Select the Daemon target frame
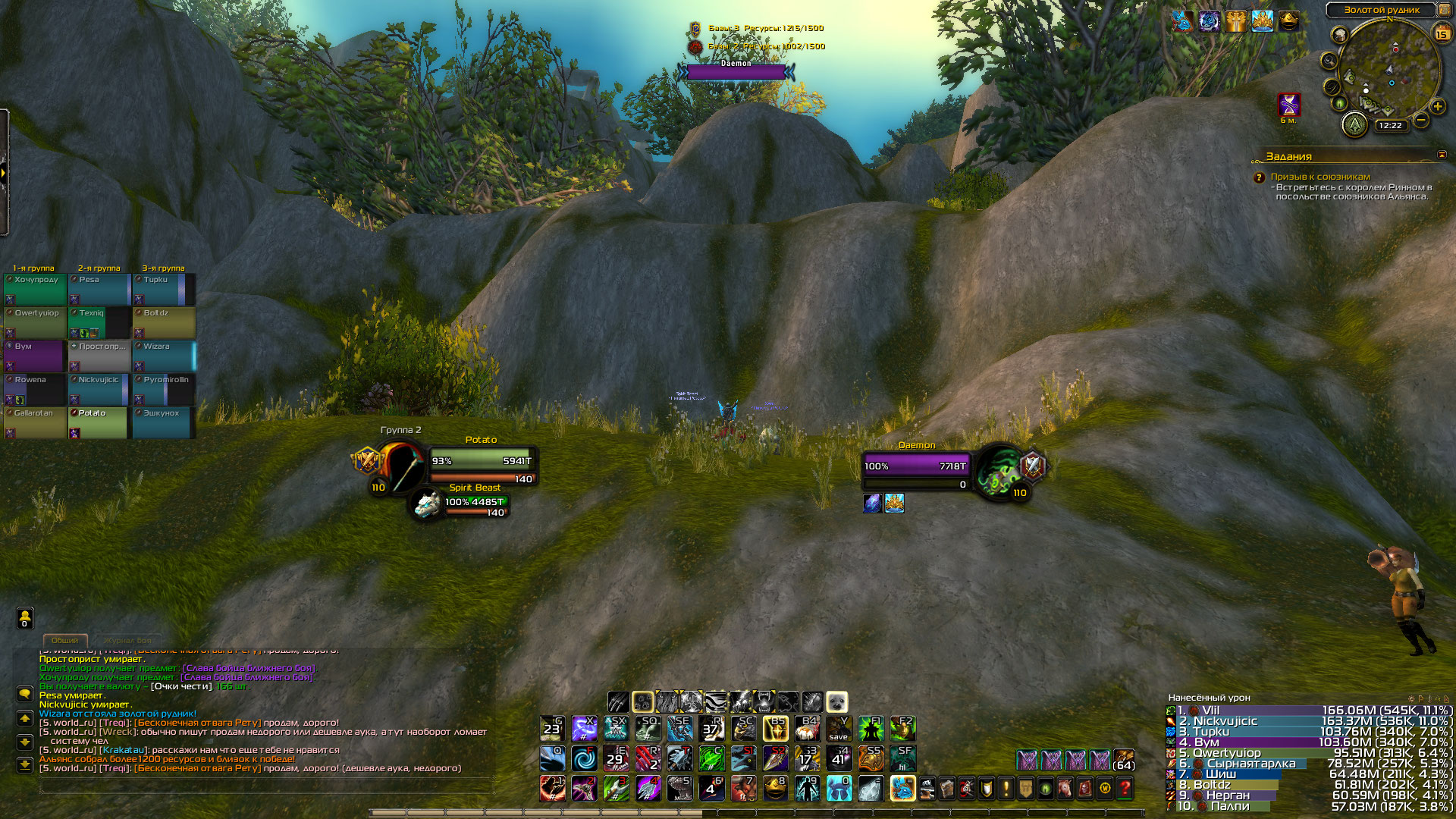 (x=916, y=466)
